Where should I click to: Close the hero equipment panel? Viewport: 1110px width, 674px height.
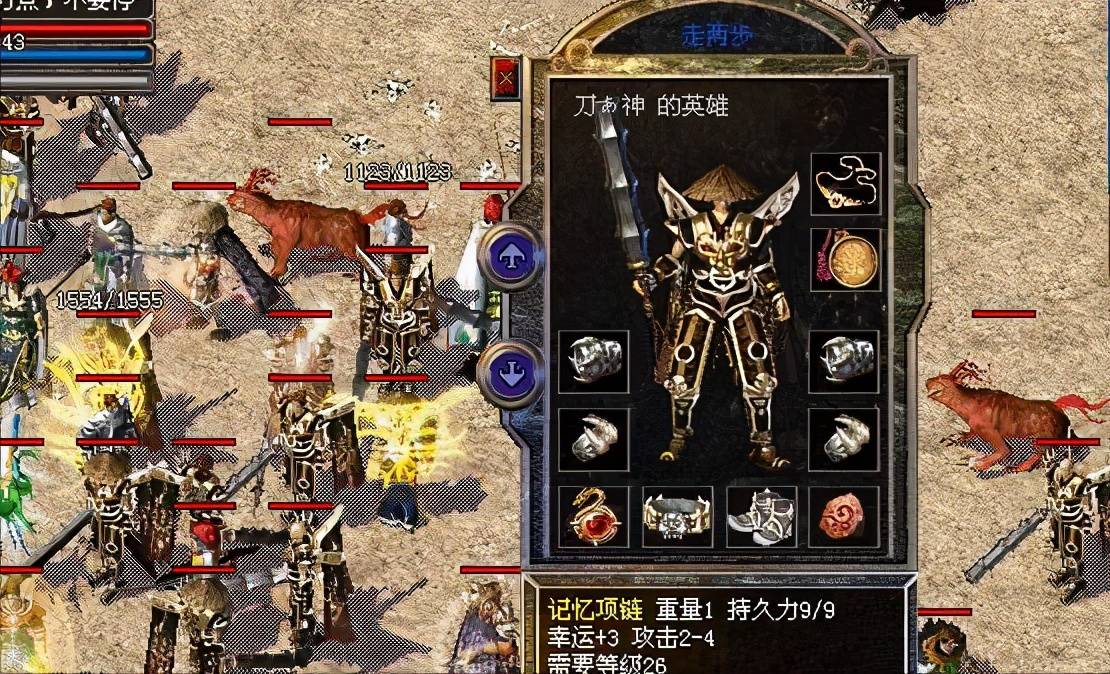pyautogui.click(x=507, y=77)
